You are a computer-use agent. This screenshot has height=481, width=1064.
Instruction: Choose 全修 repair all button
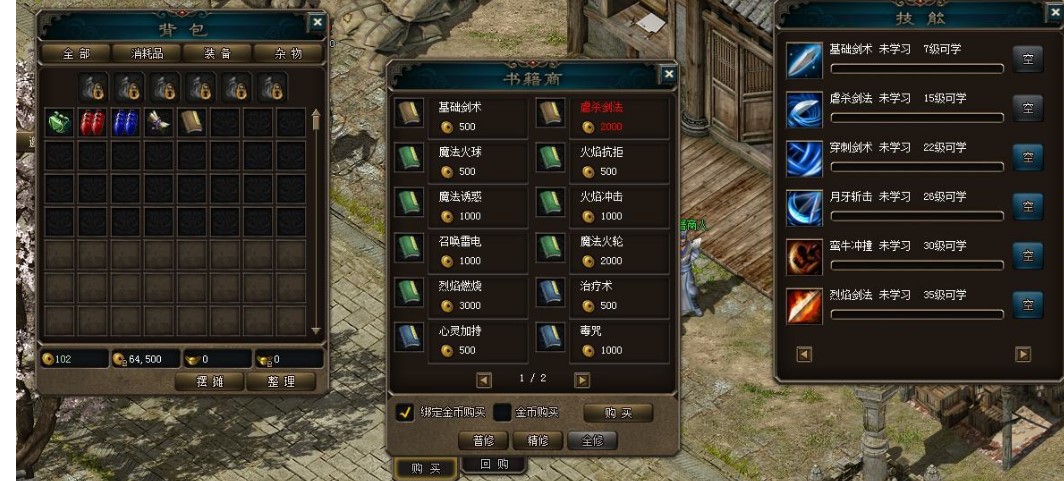coord(591,440)
